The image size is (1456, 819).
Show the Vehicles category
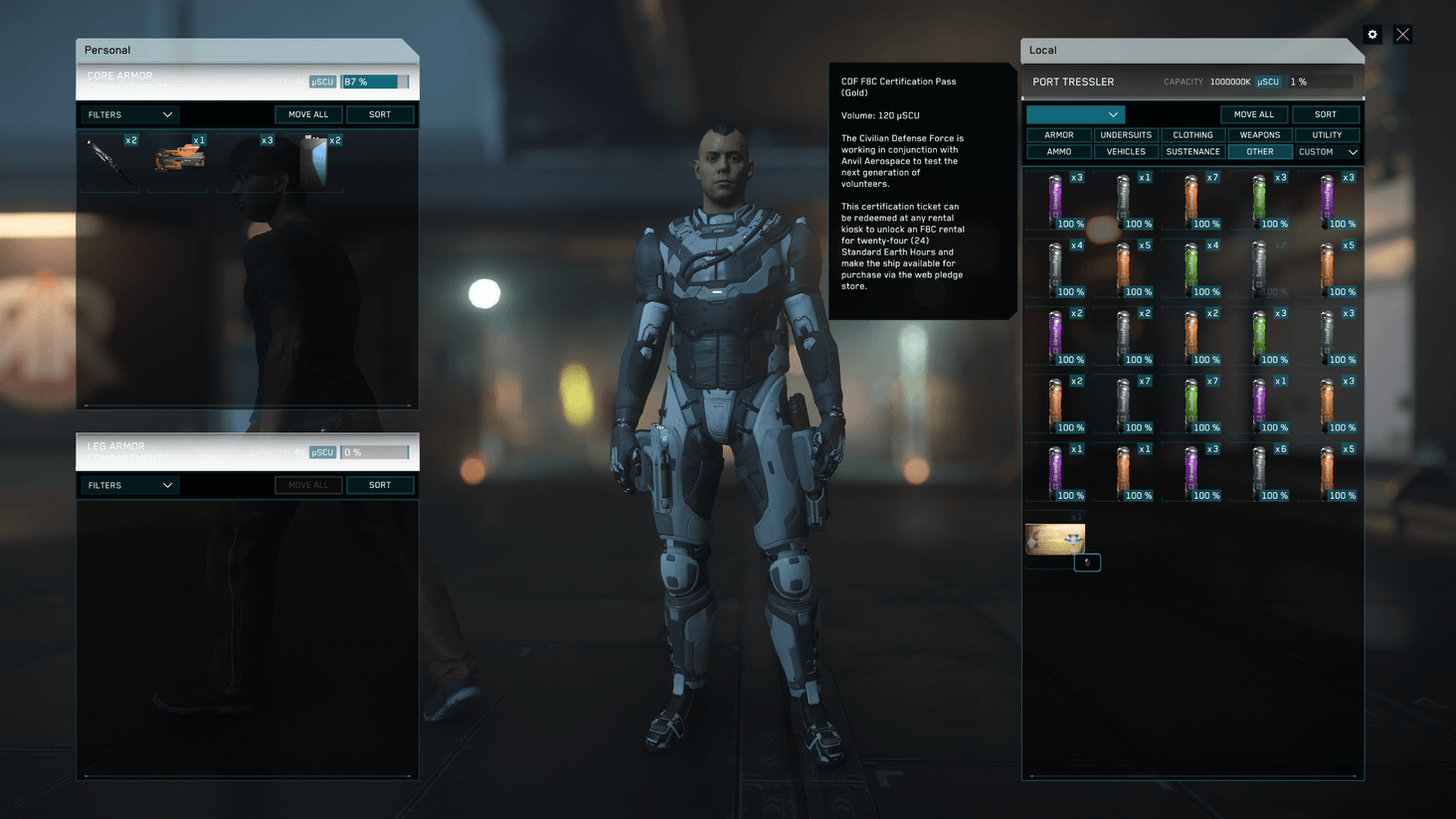(1126, 152)
